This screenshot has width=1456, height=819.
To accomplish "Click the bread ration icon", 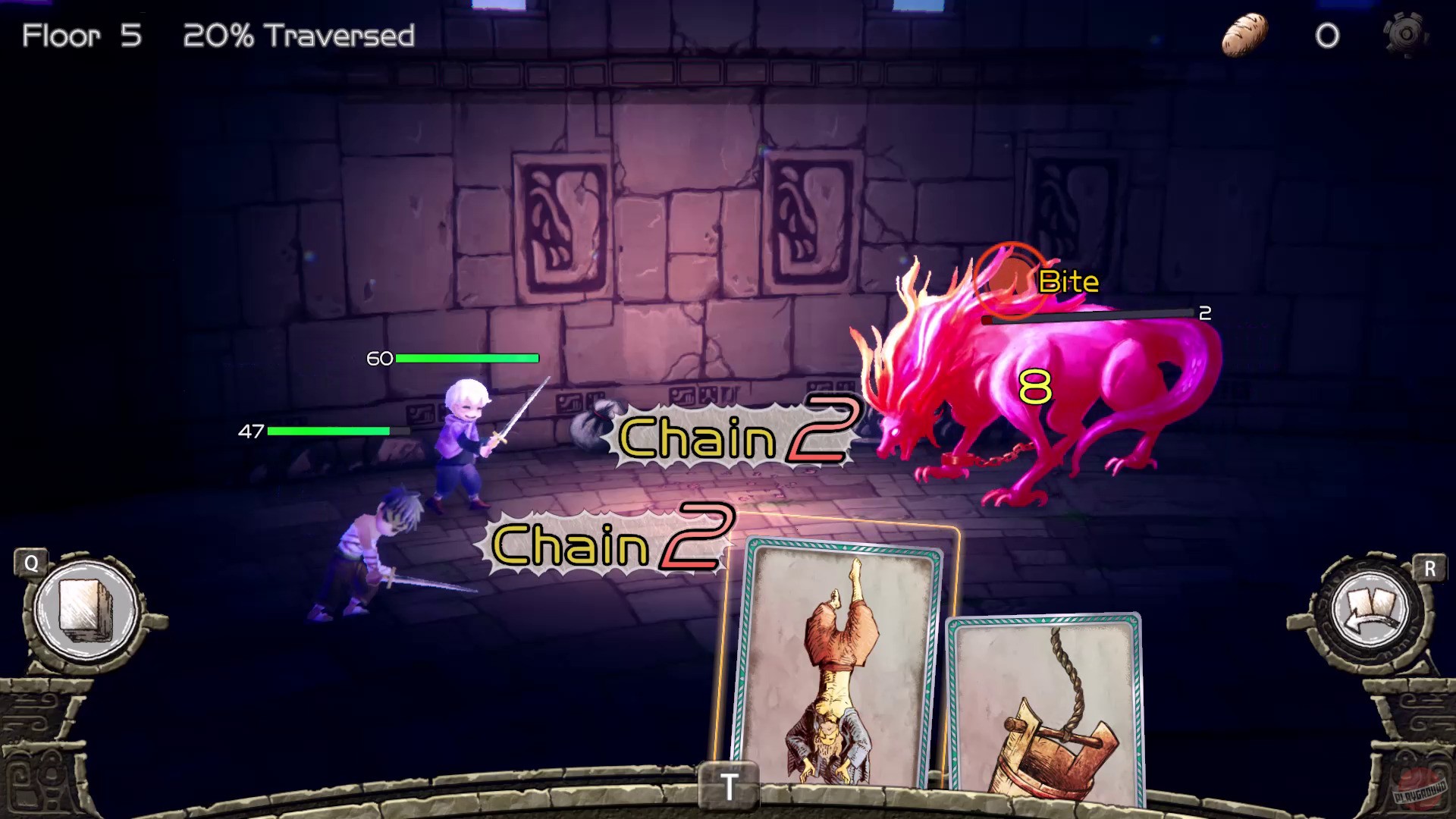I will click(x=1245, y=33).
